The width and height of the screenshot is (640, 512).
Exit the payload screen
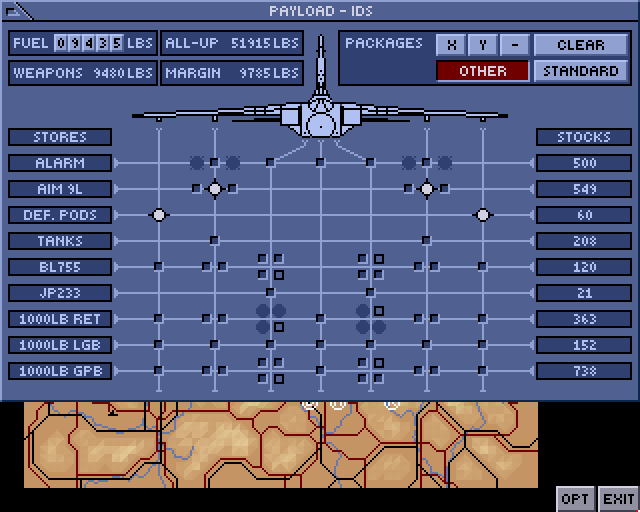pos(618,498)
